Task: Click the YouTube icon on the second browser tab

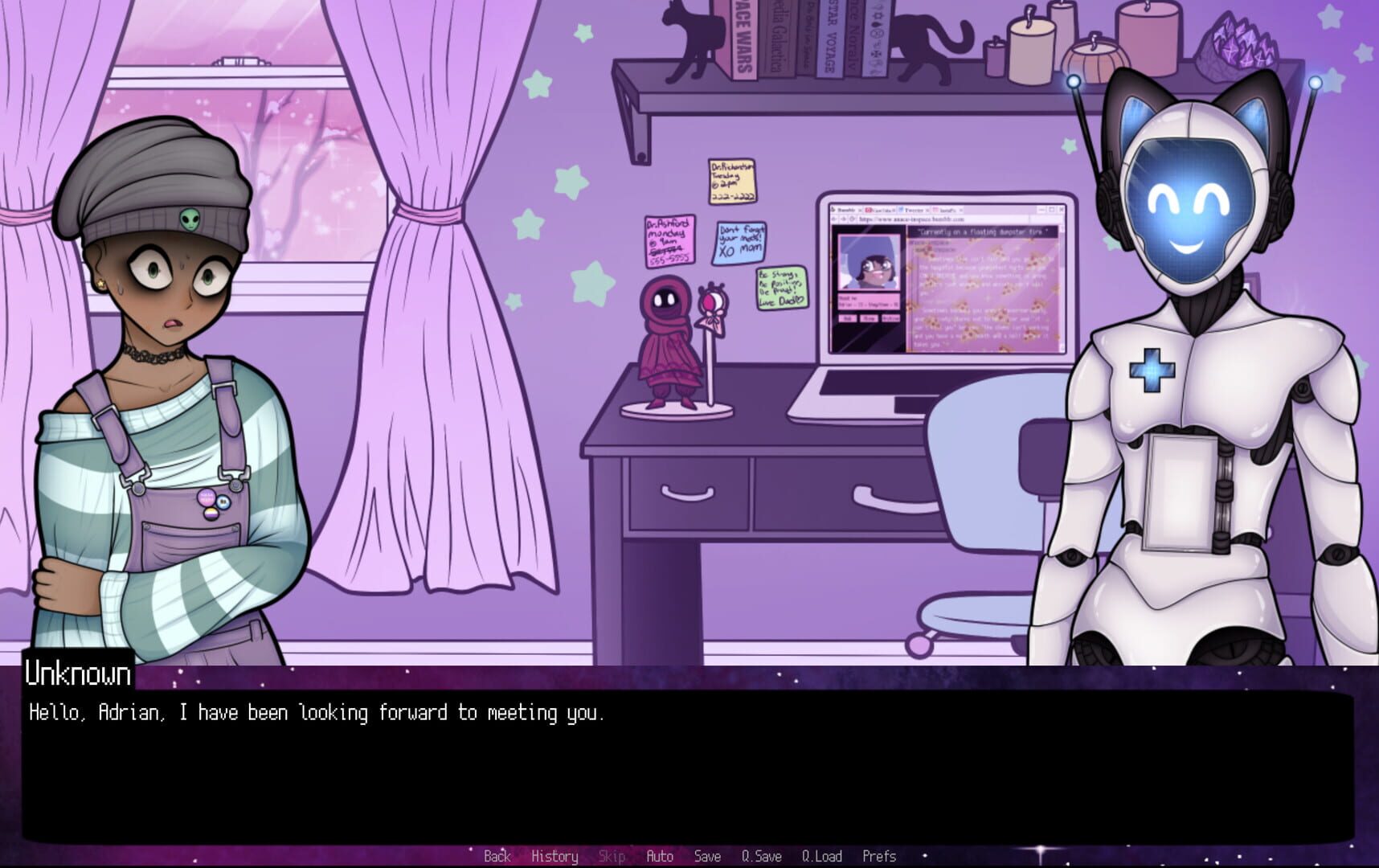Action: [x=868, y=209]
